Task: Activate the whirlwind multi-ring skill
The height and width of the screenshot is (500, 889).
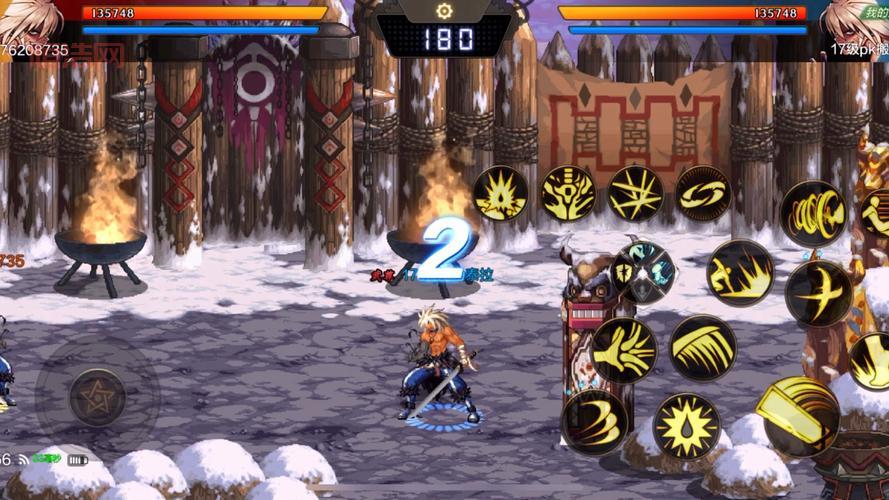Action: click(x=812, y=214)
